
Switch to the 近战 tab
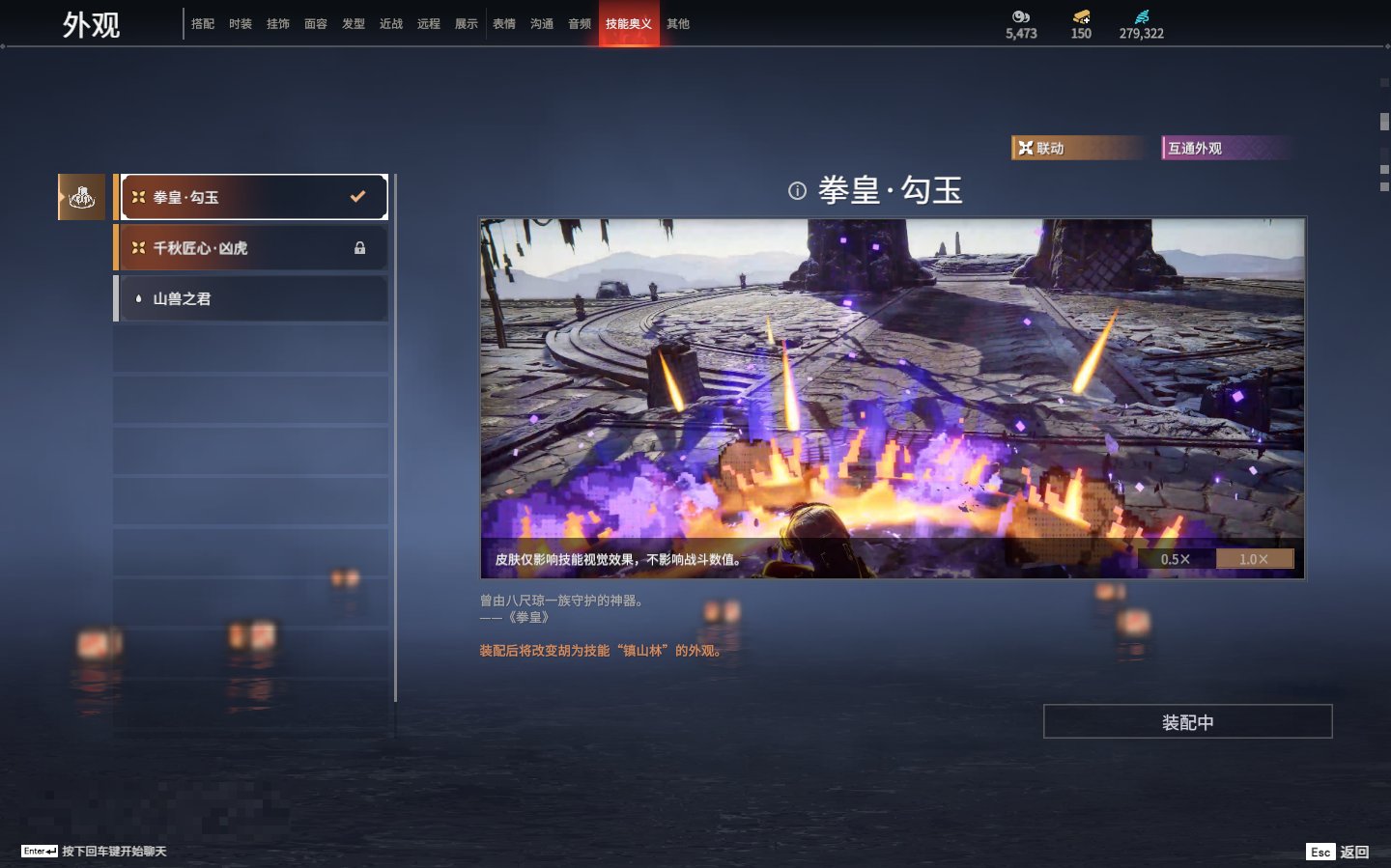coord(391,24)
